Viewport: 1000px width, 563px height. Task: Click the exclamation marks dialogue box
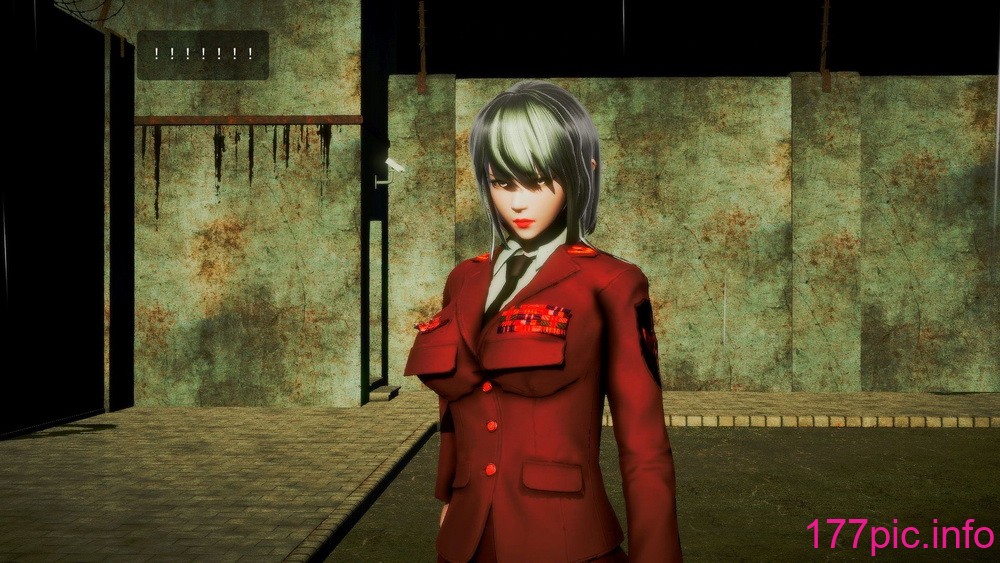[203, 55]
